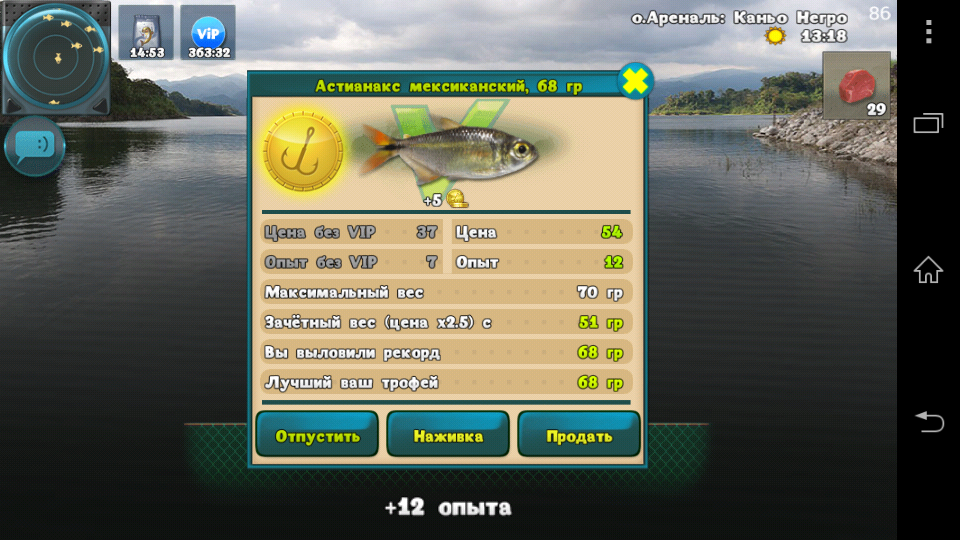Close the caught fish dialog

635,81
